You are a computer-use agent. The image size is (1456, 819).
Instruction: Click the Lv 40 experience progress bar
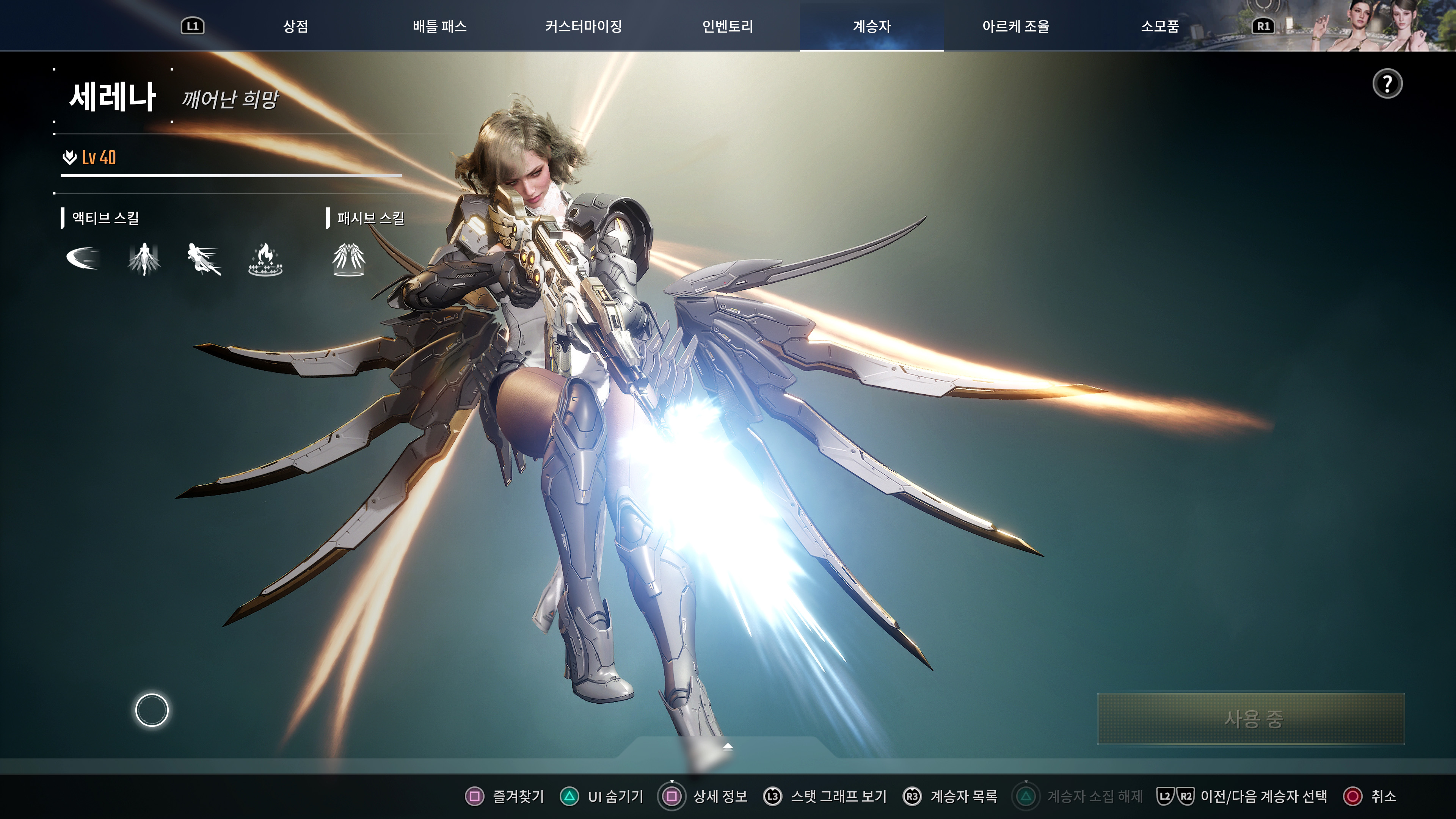click(x=232, y=176)
